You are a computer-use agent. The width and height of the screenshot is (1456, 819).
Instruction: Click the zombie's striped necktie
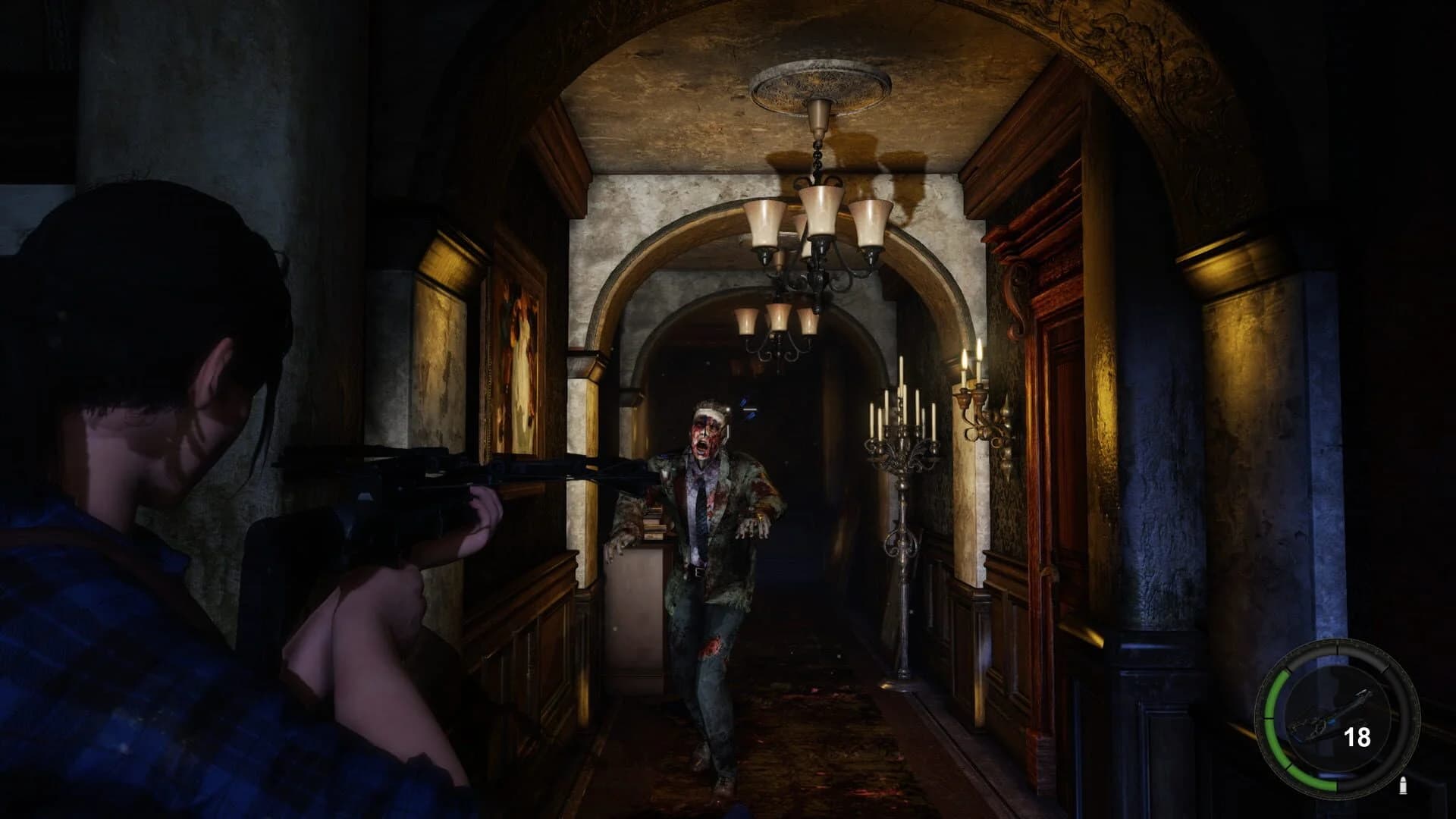coord(699,508)
